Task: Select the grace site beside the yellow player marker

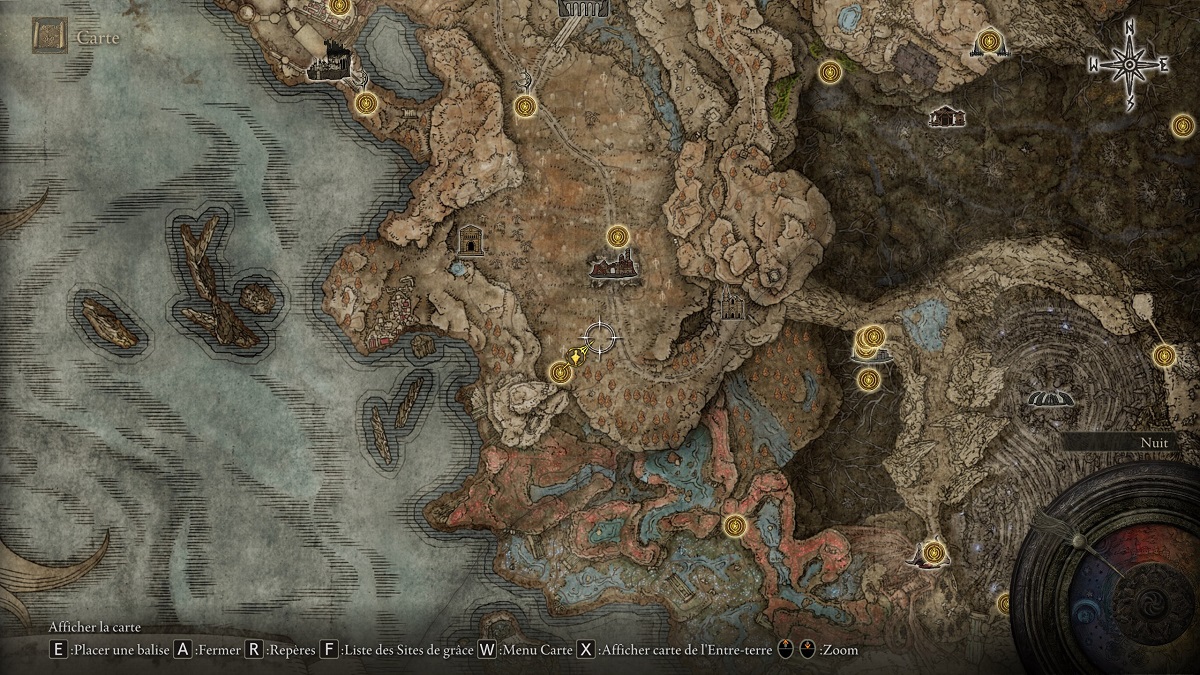Action: pos(561,372)
